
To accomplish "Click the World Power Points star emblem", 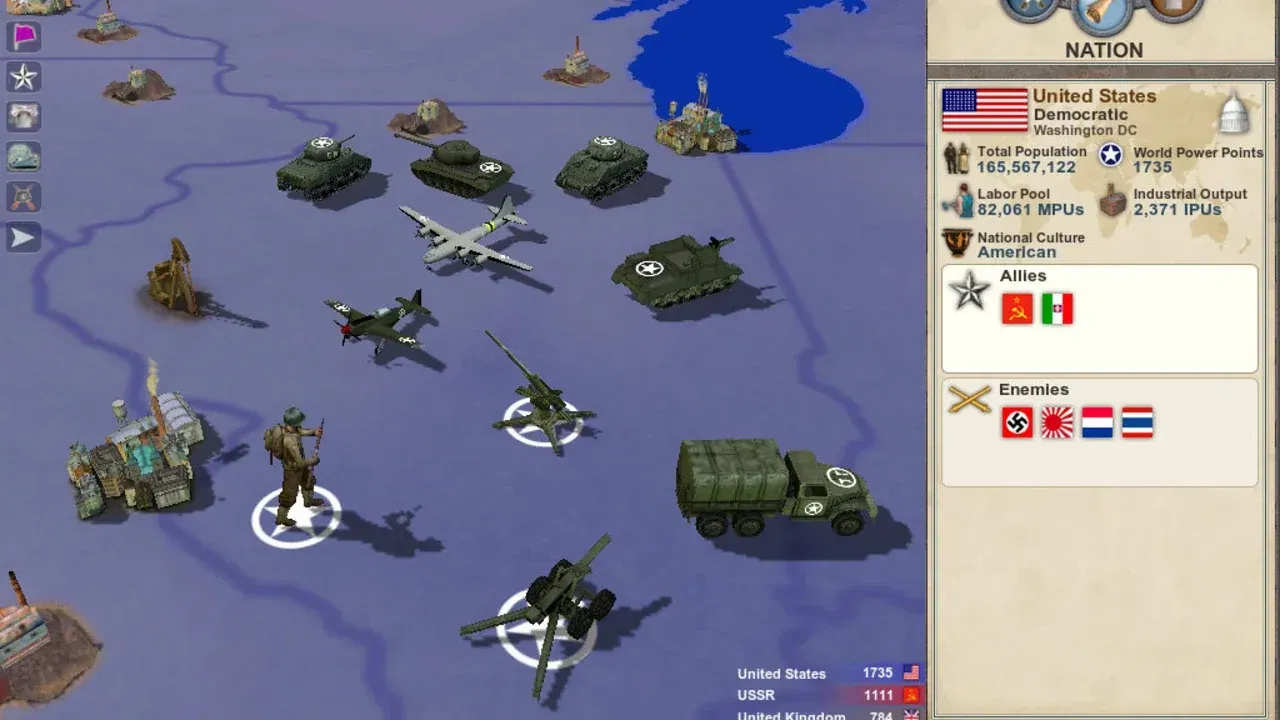I will [1109, 155].
